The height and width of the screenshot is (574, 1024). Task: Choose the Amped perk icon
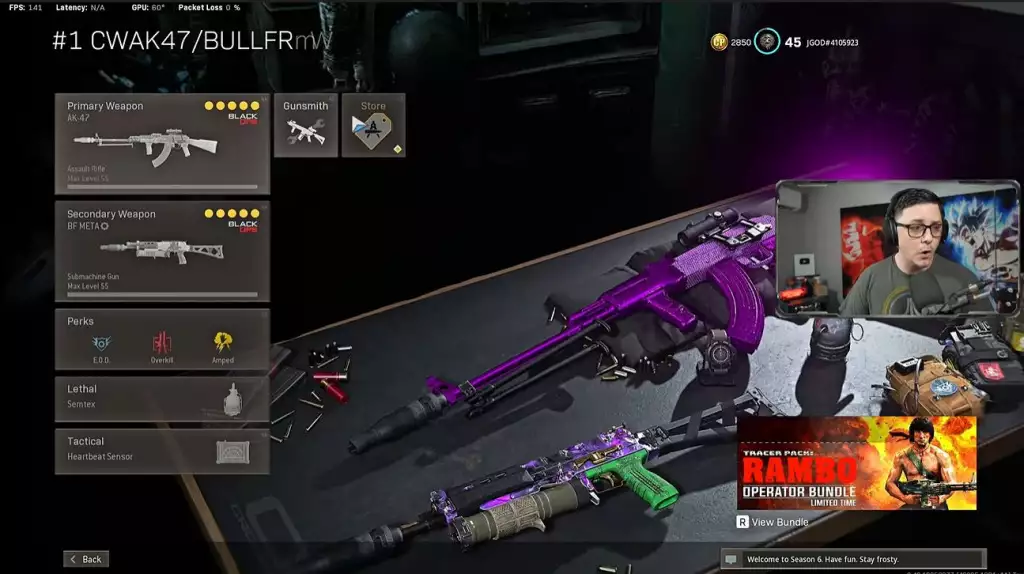pos(223,342)
